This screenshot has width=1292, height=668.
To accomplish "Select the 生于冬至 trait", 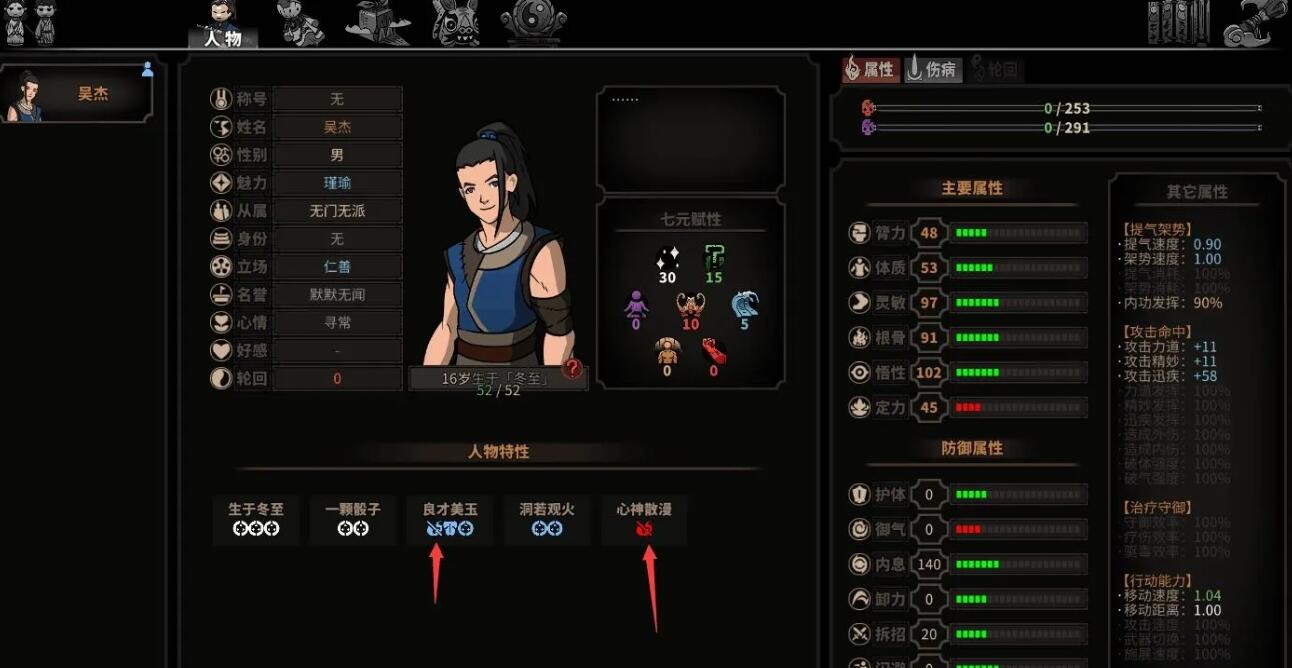I will 256,519.
